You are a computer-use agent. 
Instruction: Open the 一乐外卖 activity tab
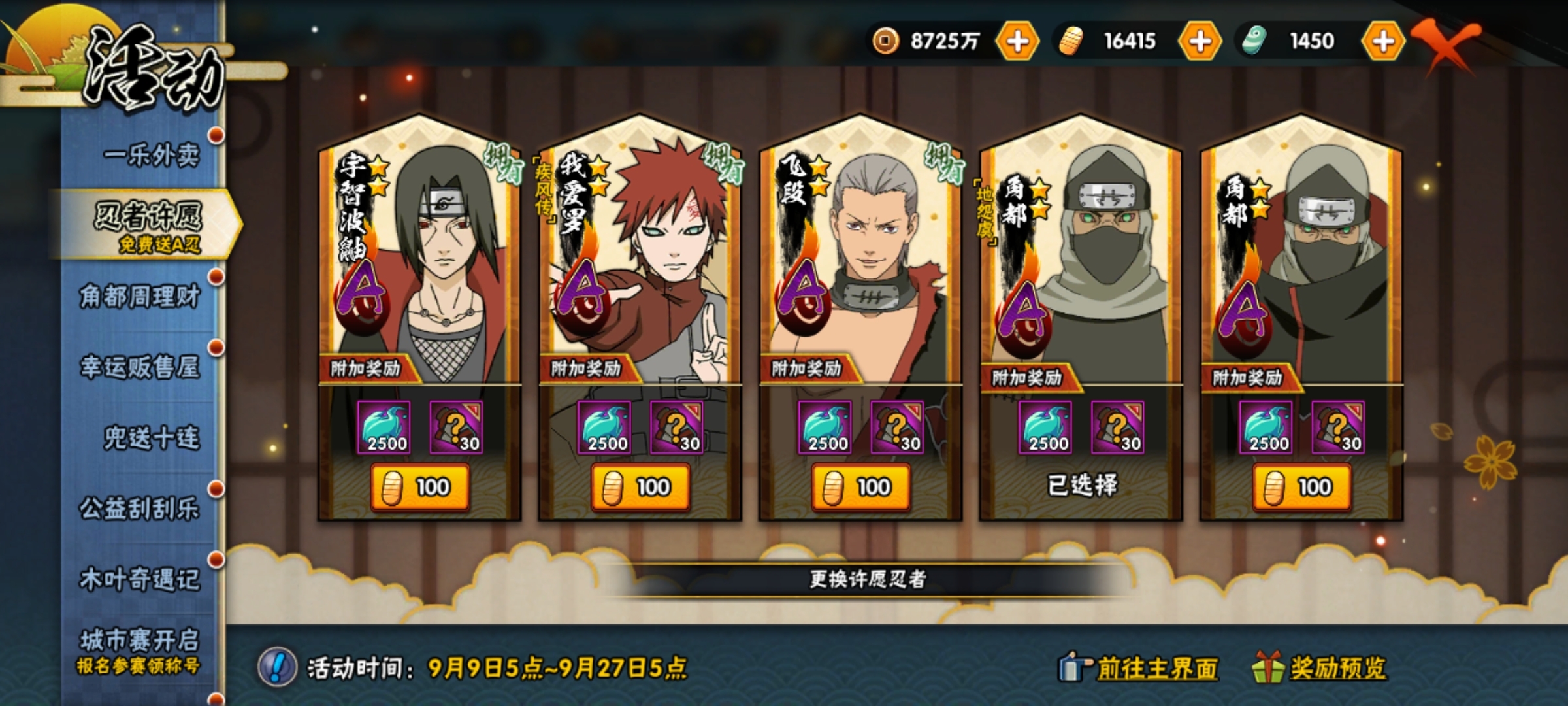coord(151,156)
